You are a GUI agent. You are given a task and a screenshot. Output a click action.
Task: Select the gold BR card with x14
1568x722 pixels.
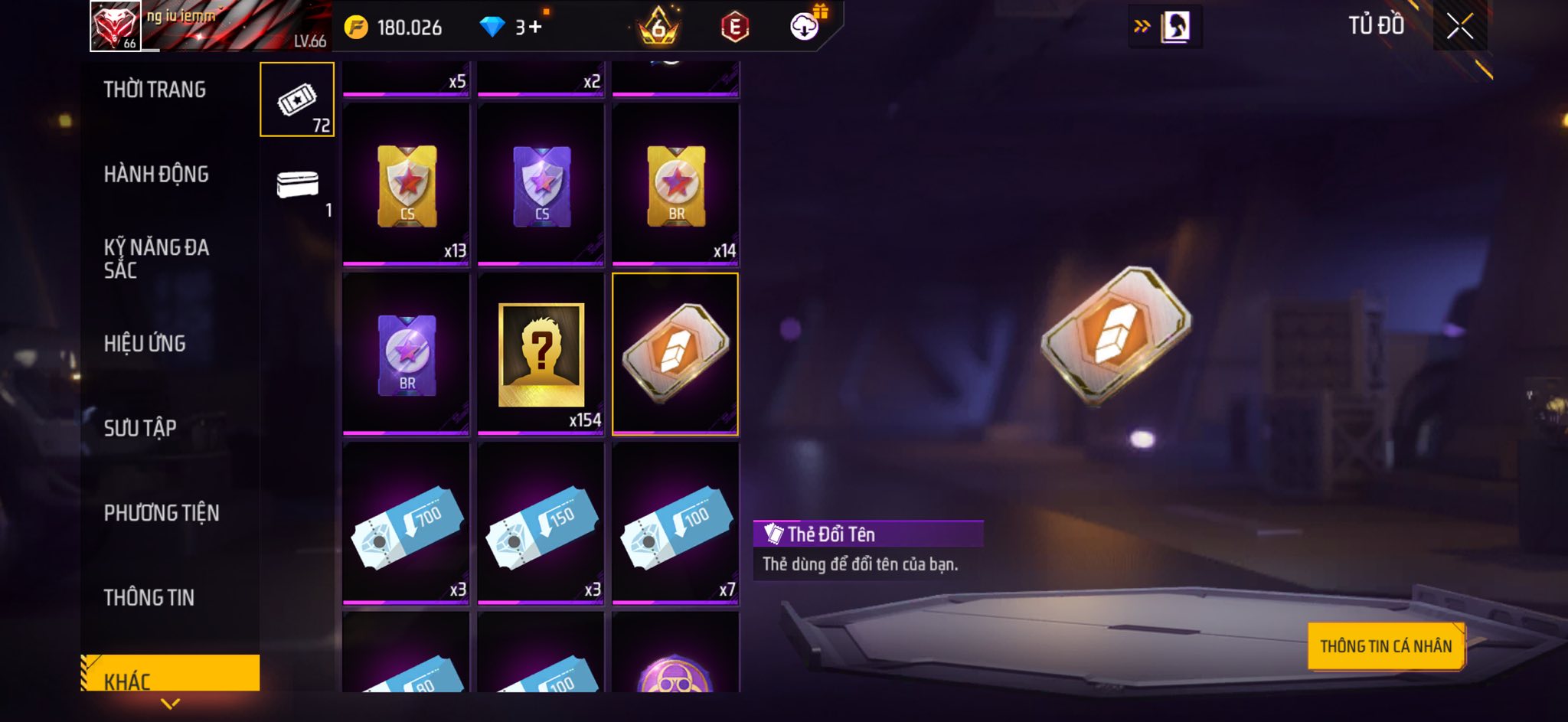(x=675, y=185)
